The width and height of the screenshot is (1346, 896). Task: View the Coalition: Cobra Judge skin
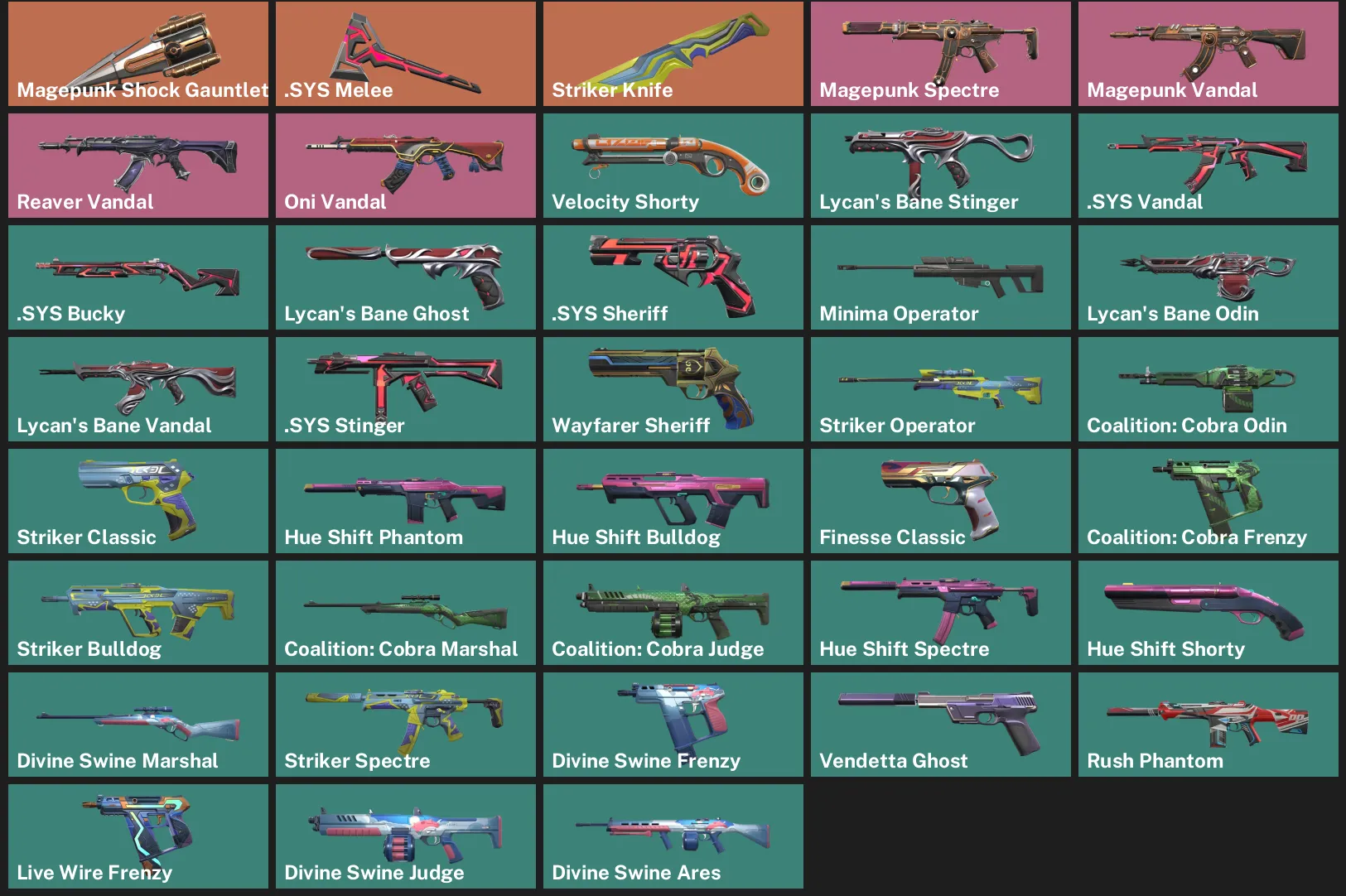(x=673, y=612)
